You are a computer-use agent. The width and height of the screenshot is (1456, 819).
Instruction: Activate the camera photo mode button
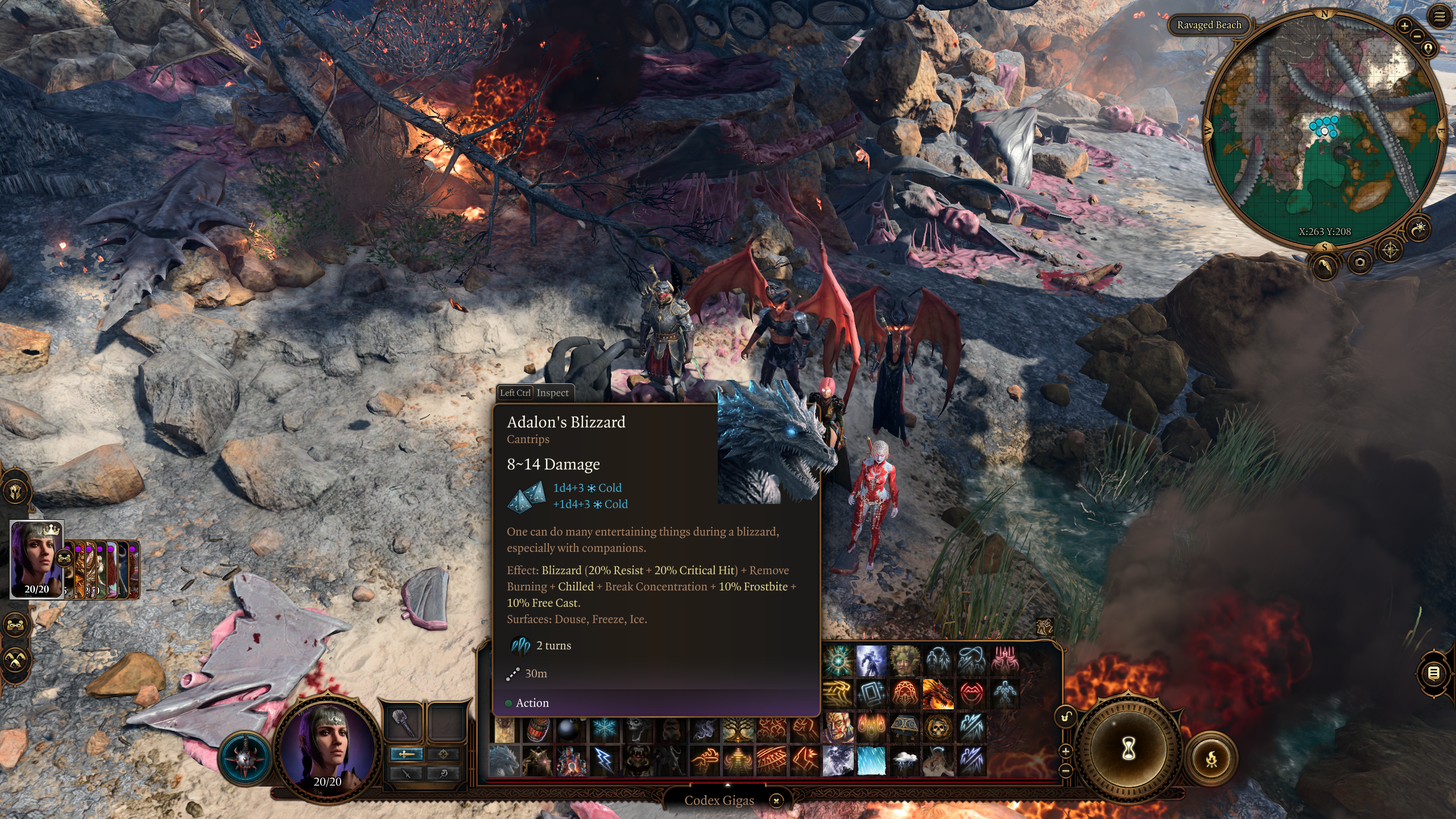pyautogui.click(x=1359, y=262)
